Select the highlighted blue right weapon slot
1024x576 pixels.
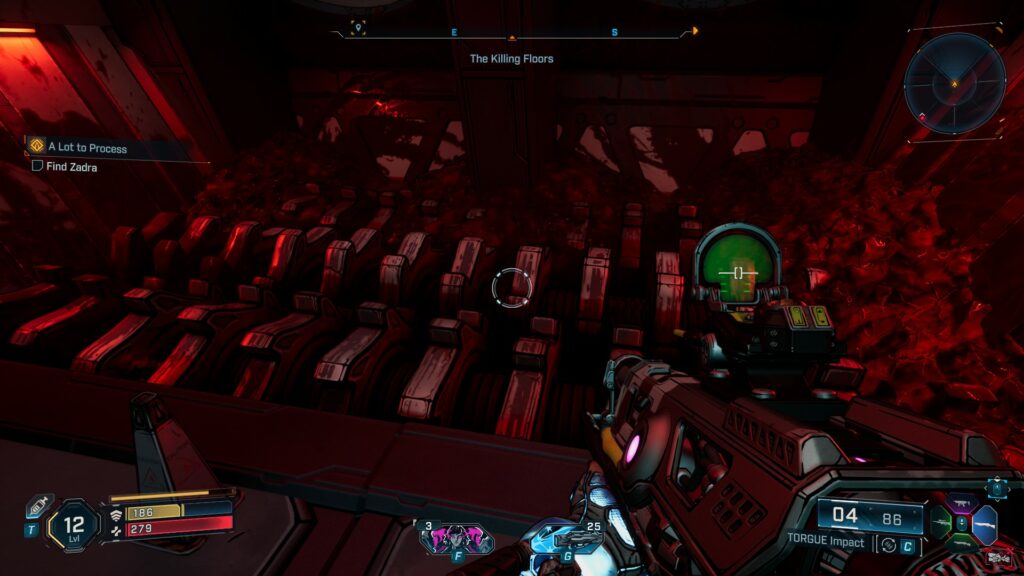point(984,524)
